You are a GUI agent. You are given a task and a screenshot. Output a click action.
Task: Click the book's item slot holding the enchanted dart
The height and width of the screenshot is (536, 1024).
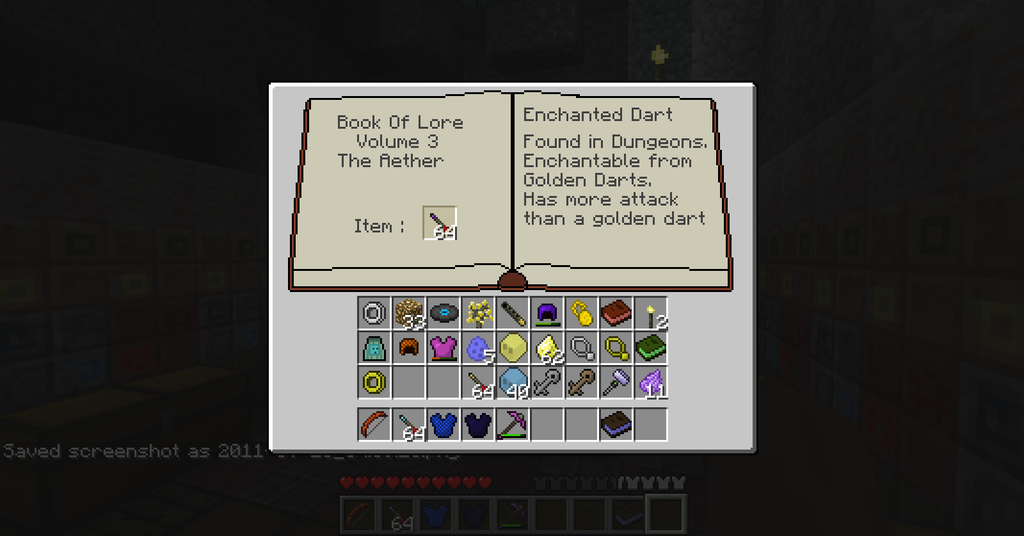point(440,224)
